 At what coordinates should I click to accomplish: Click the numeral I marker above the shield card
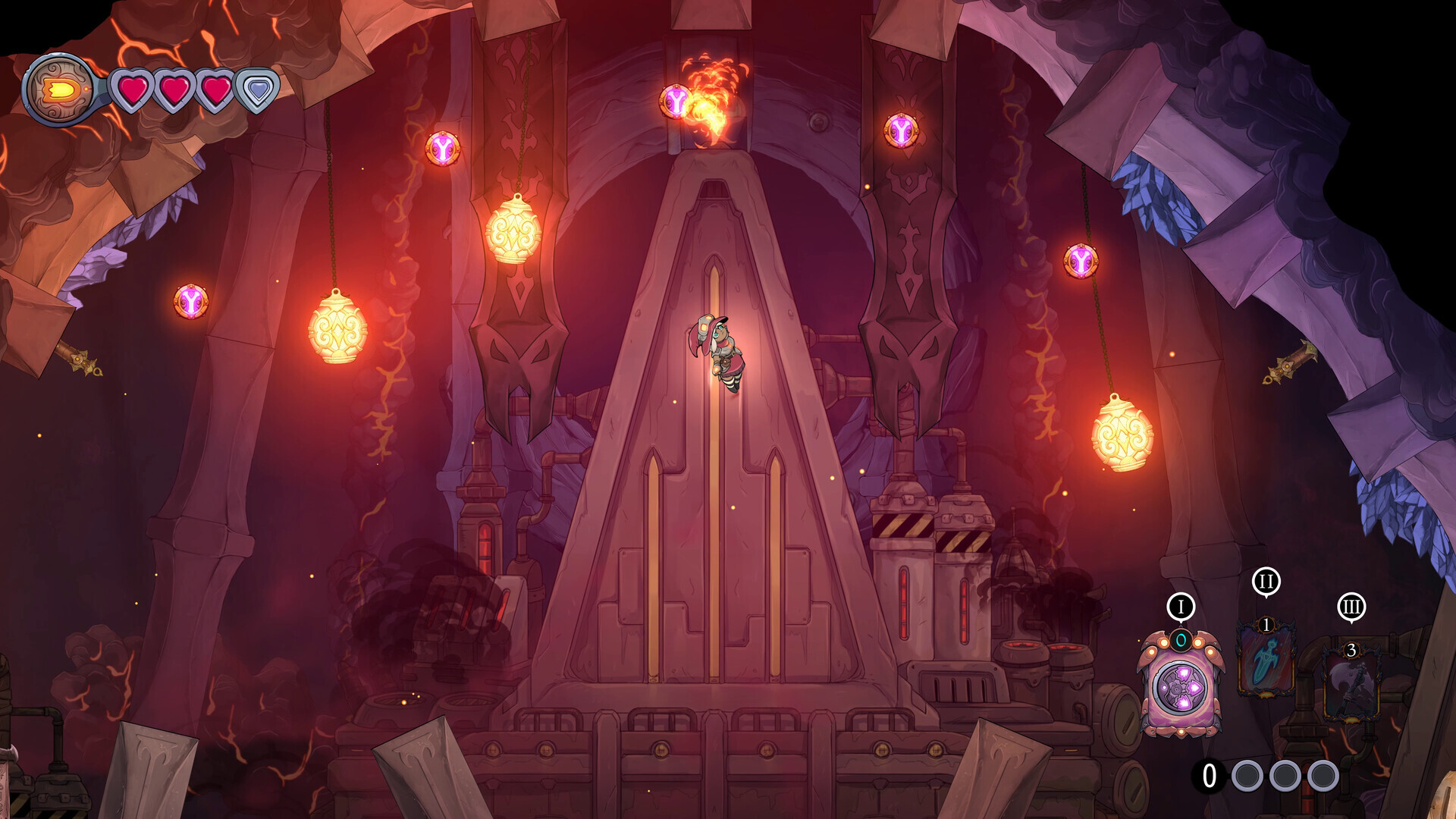tap(1181, 606)
